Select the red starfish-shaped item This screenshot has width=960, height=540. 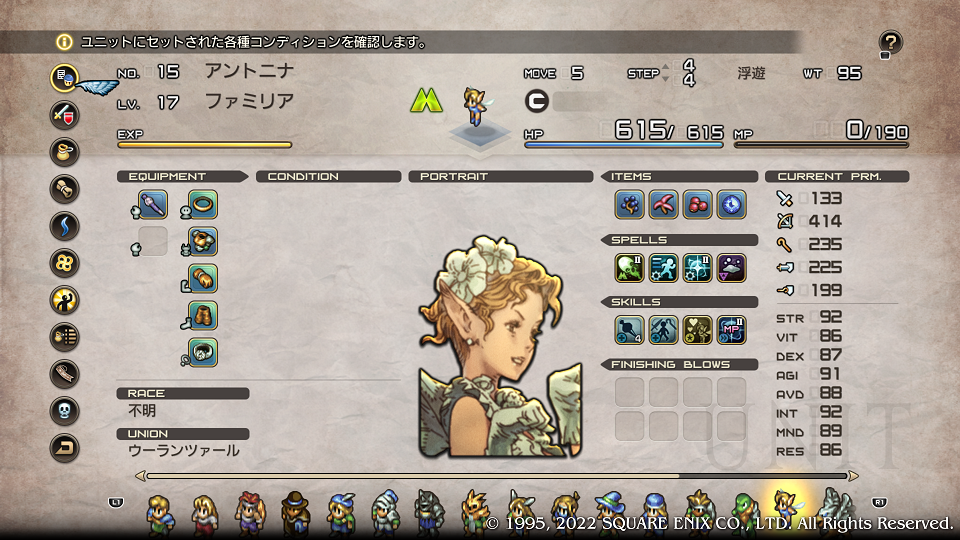point(663,205)
